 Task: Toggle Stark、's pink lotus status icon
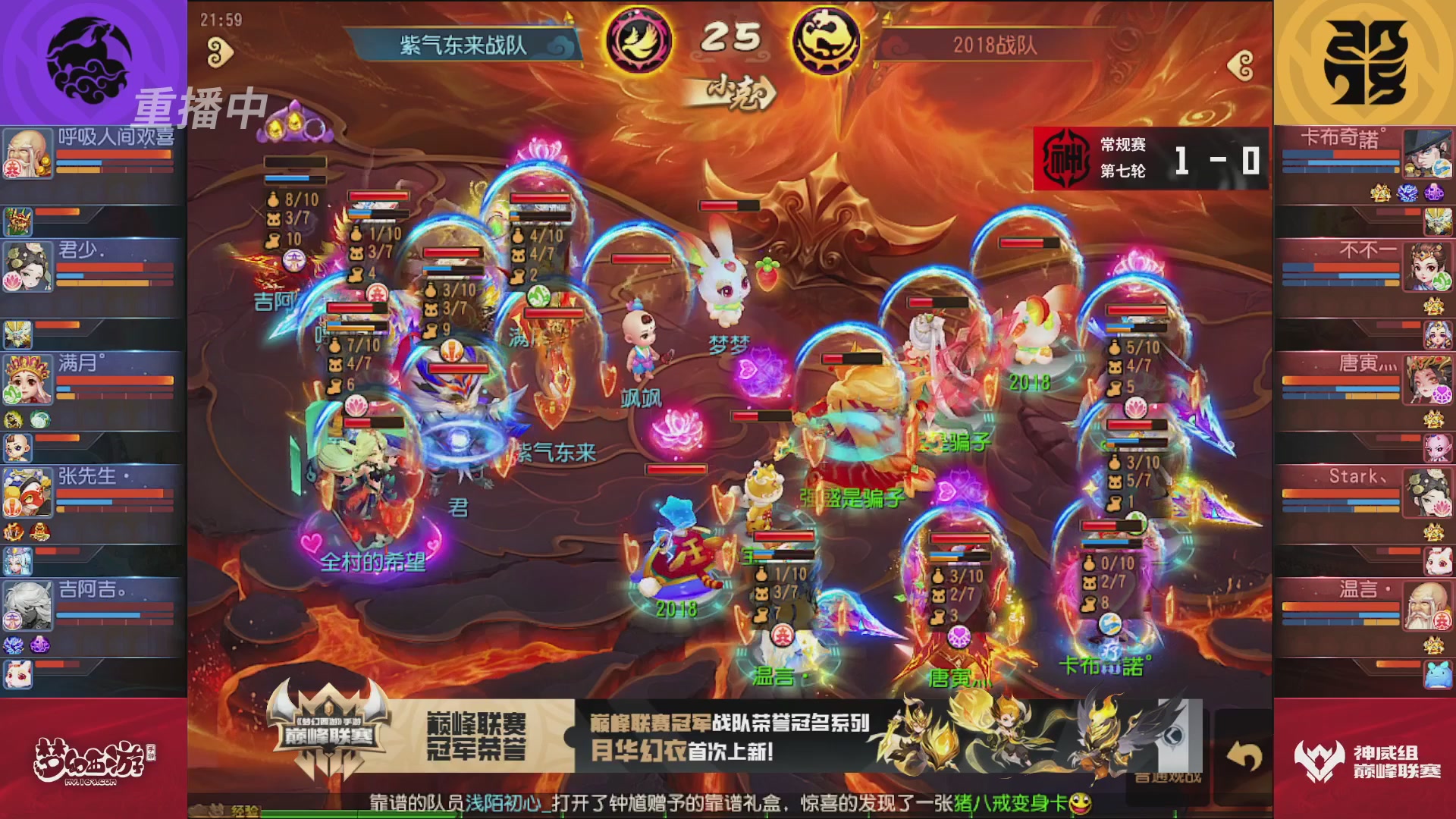pos(1443,508)
